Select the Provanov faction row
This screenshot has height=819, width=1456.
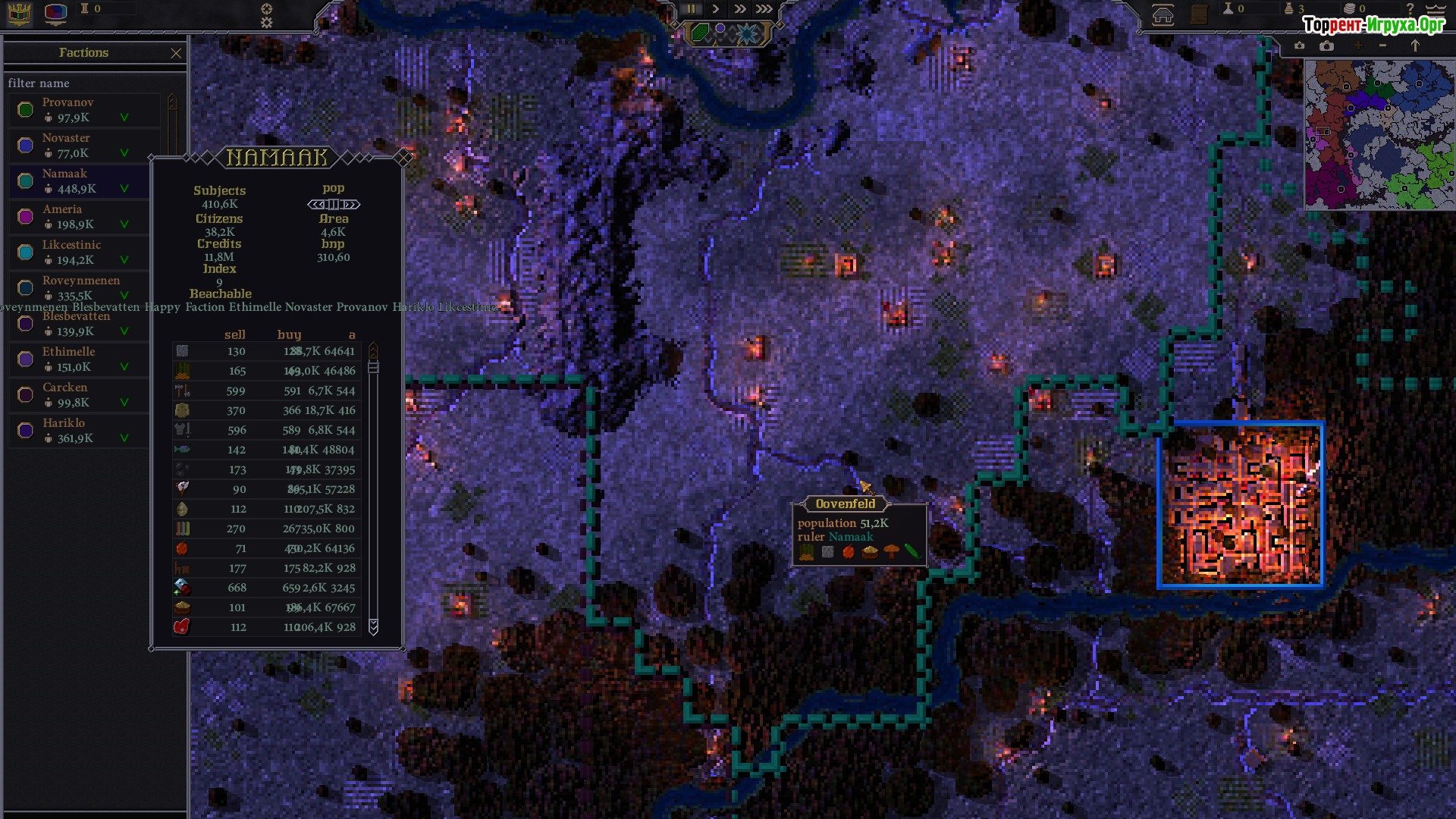(83, 110)
